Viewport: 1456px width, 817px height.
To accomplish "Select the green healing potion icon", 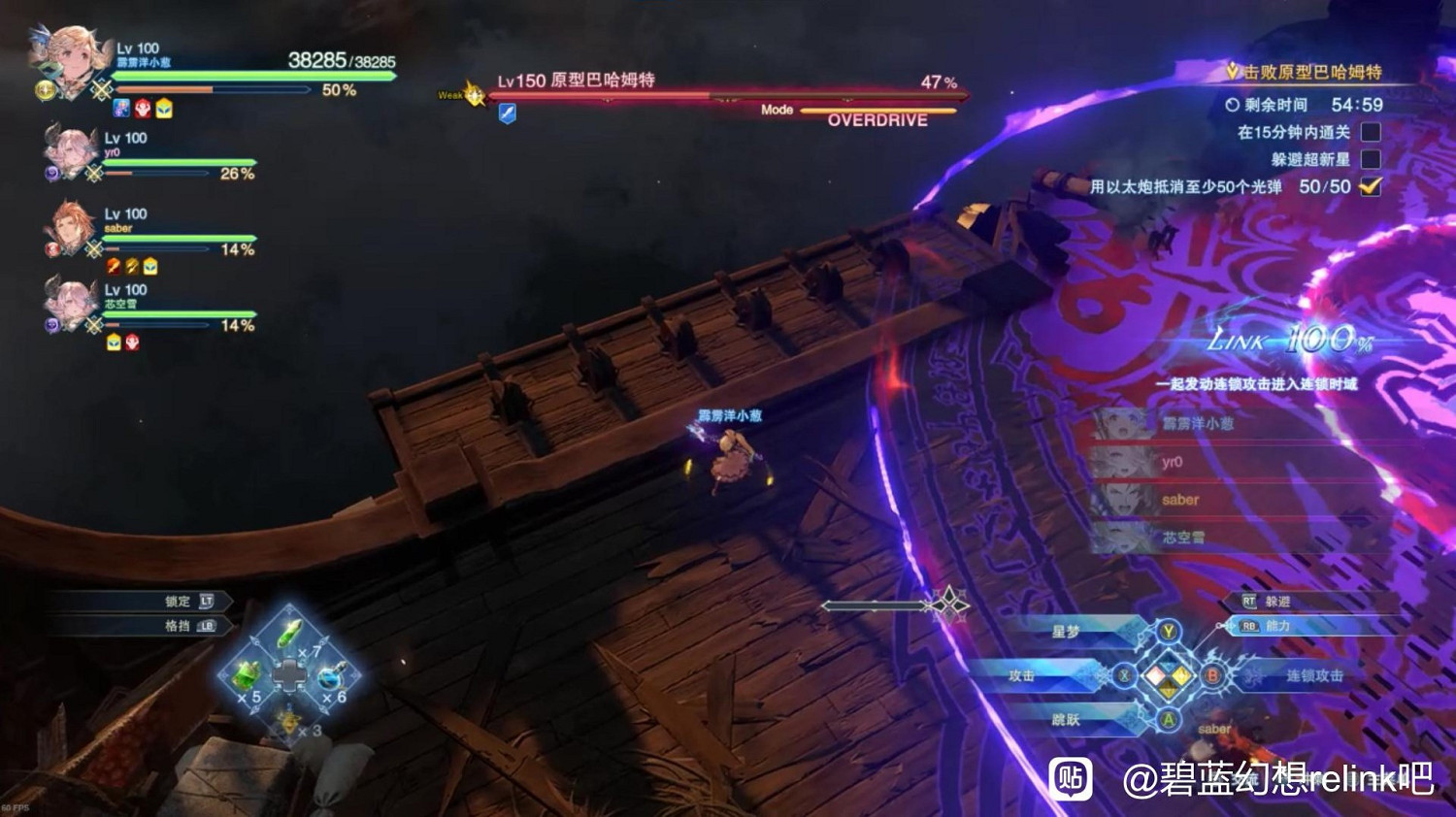I will [245, 676].
